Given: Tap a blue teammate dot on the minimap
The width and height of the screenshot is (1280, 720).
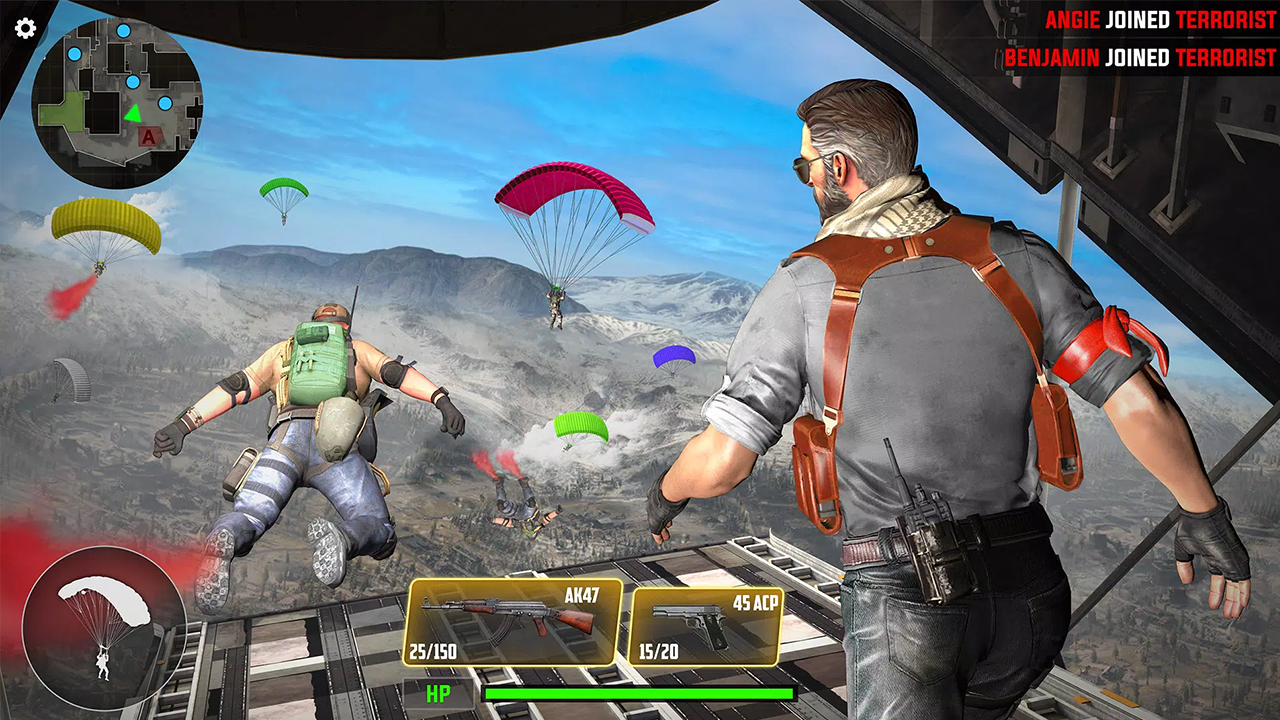Looking at the screenshot, I should click(133, 82).
